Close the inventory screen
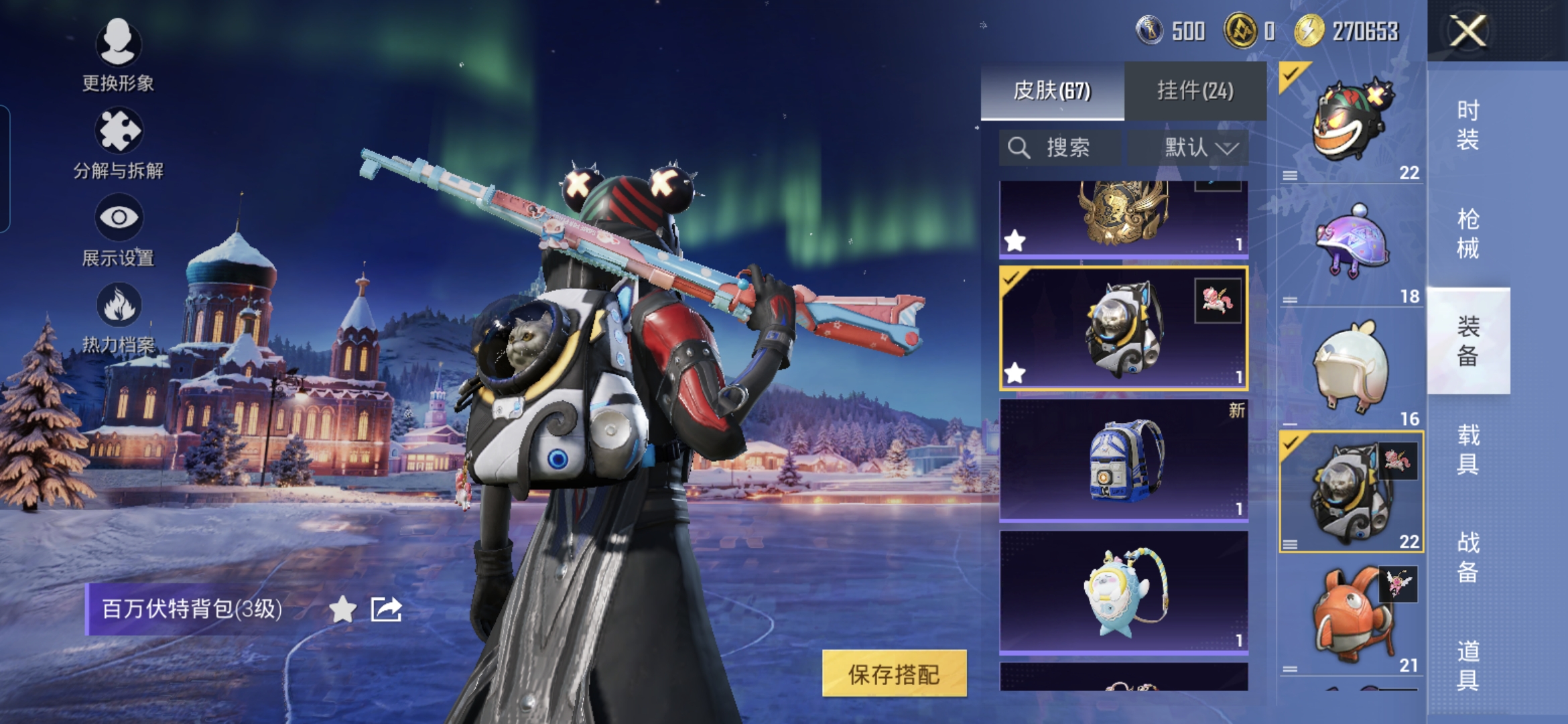This screenshot has height=724, width=1568. 1467,32
